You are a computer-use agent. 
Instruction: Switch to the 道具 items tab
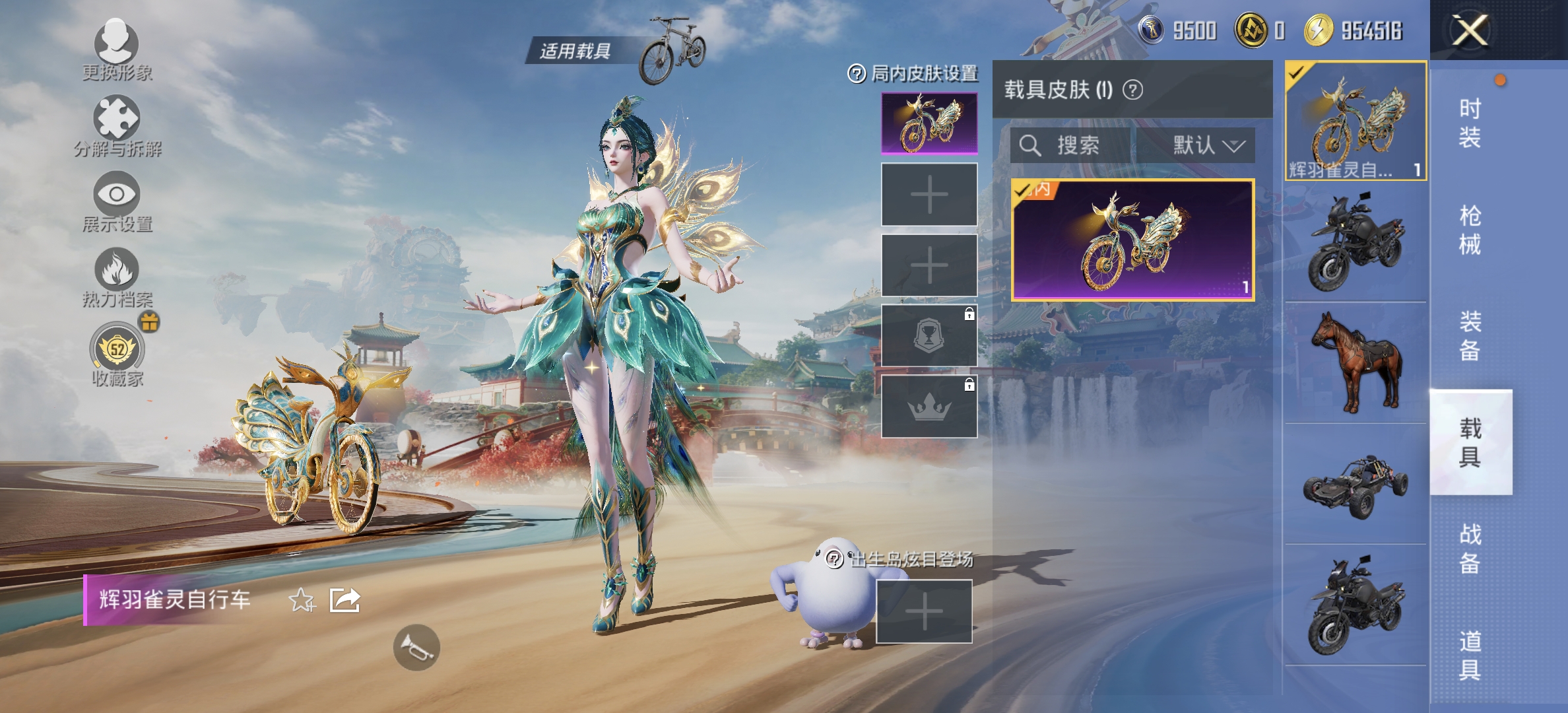pos(1470,655)
